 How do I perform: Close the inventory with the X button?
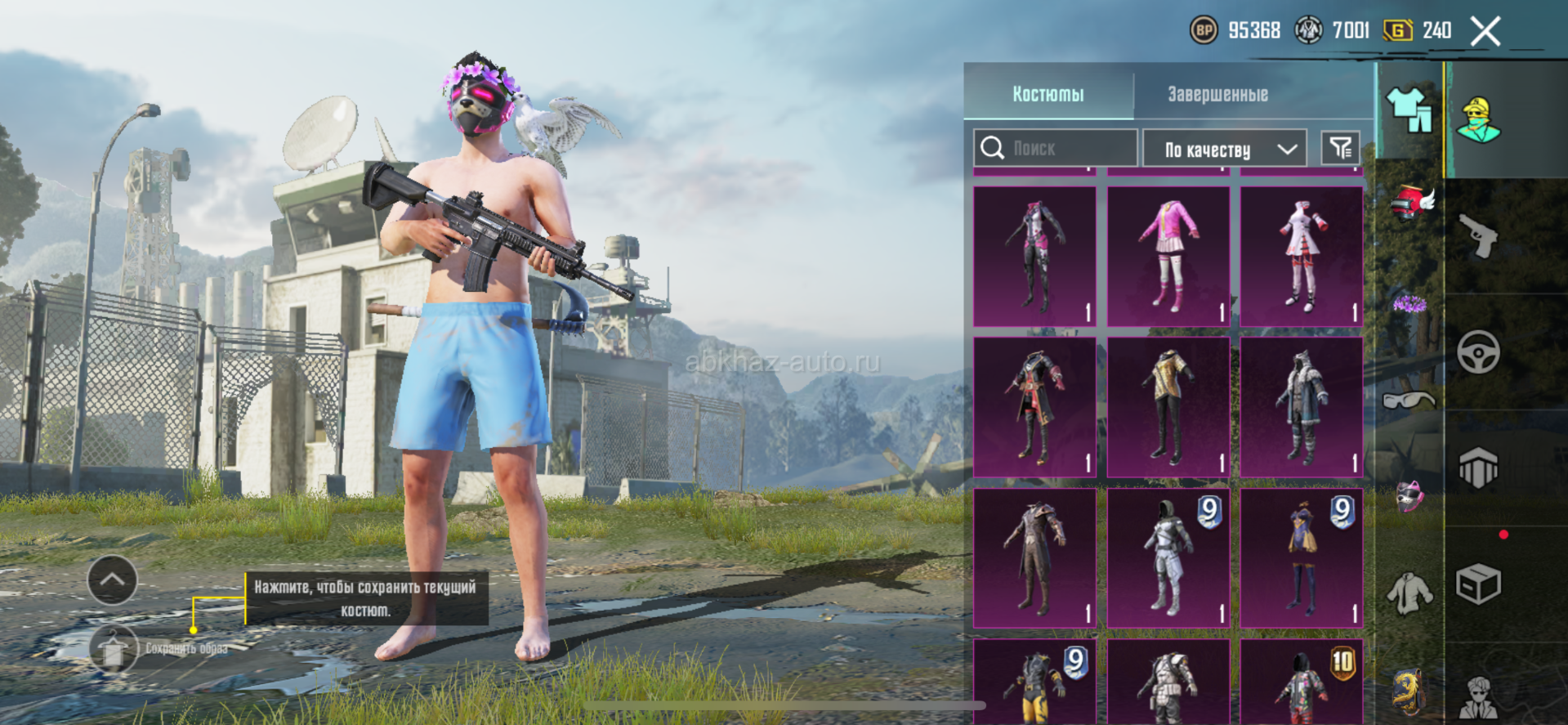pos(1485,32)
